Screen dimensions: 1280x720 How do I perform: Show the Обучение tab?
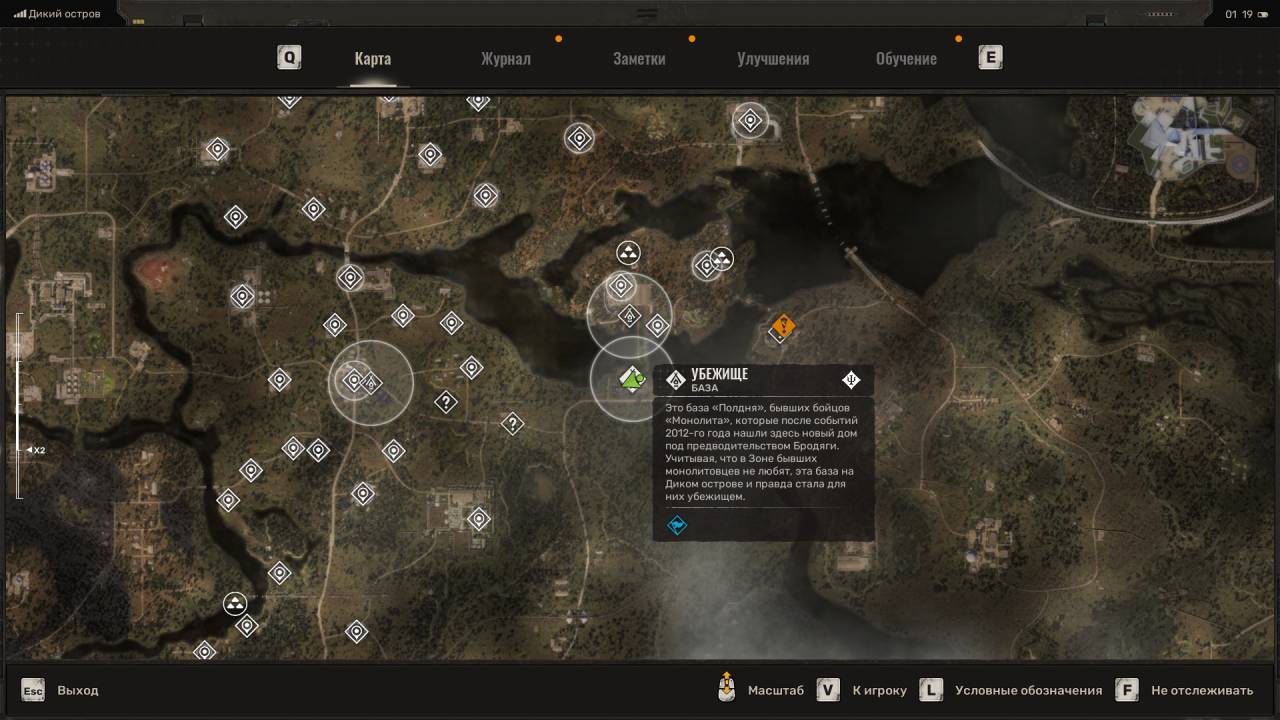click(x=906, y=58)
